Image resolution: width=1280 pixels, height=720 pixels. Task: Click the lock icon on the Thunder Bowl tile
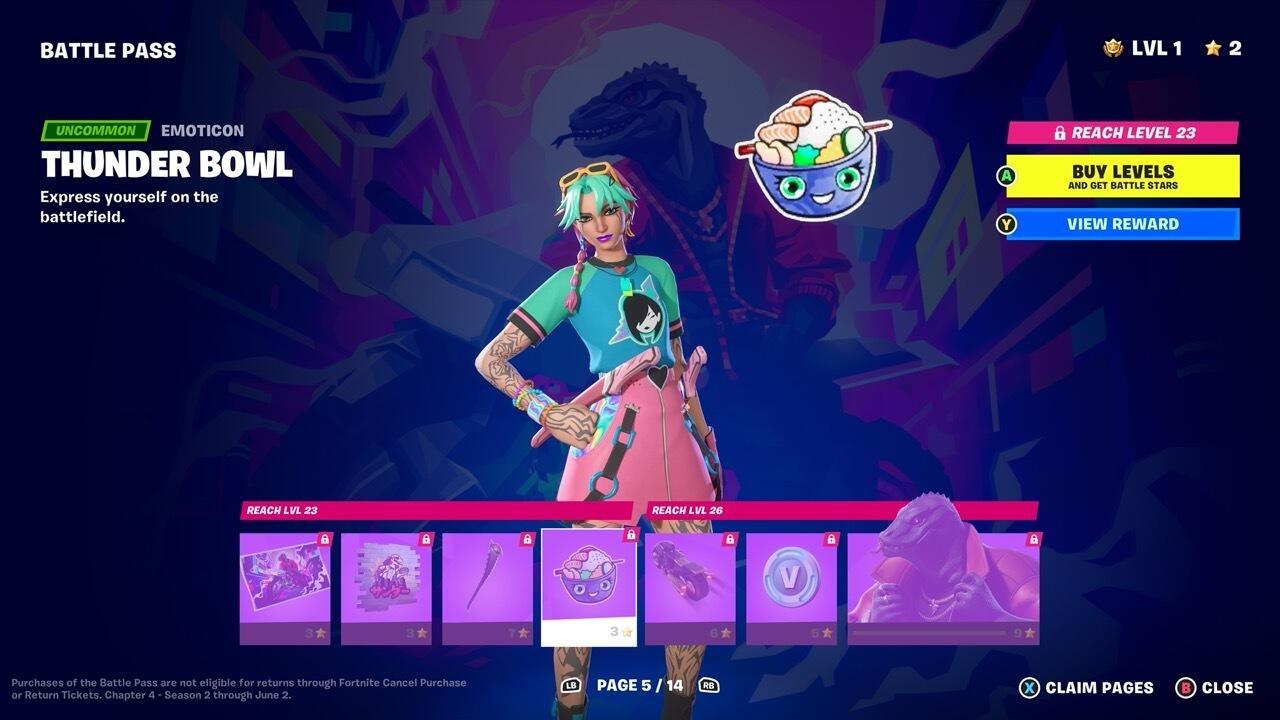click(629, 538)
